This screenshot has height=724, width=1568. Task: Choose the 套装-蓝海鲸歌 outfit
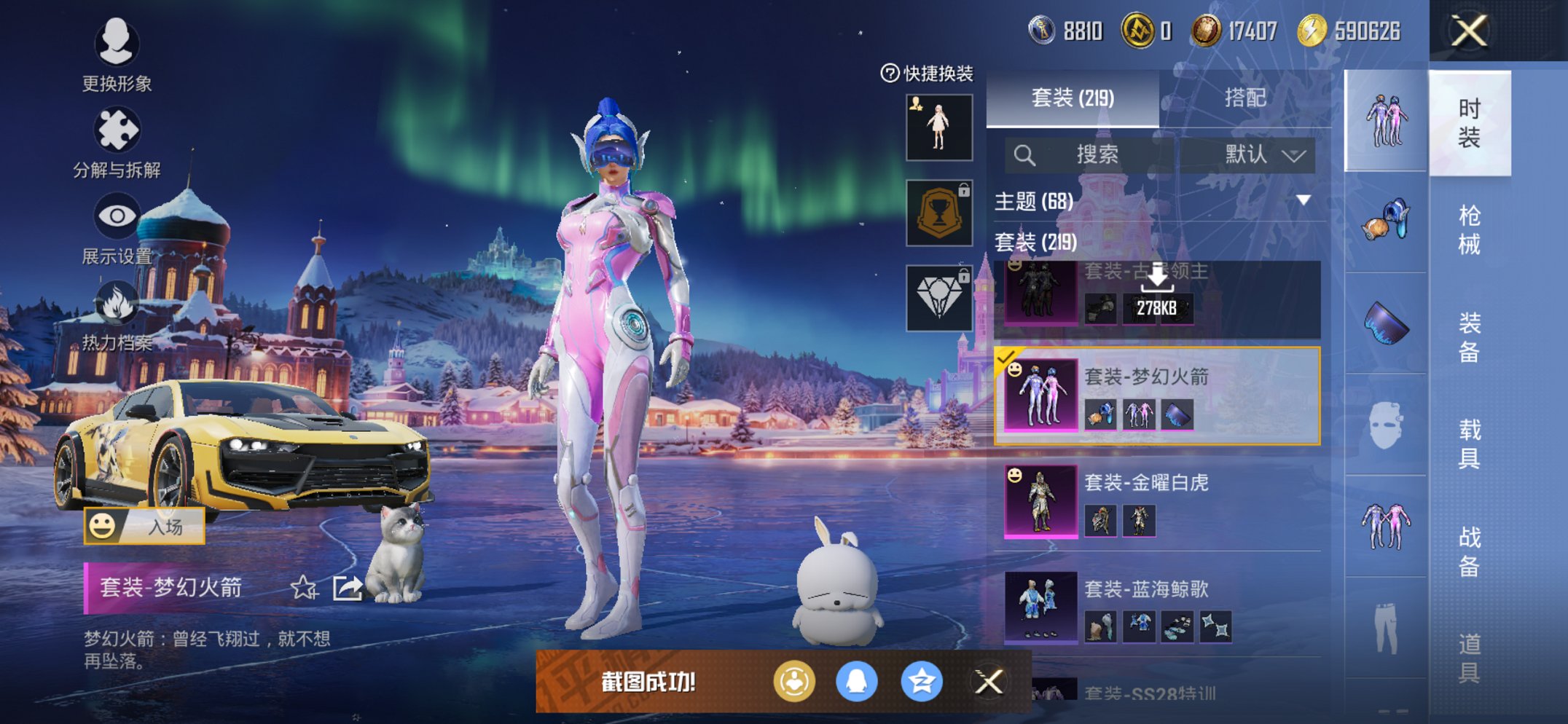(1159, 607)
